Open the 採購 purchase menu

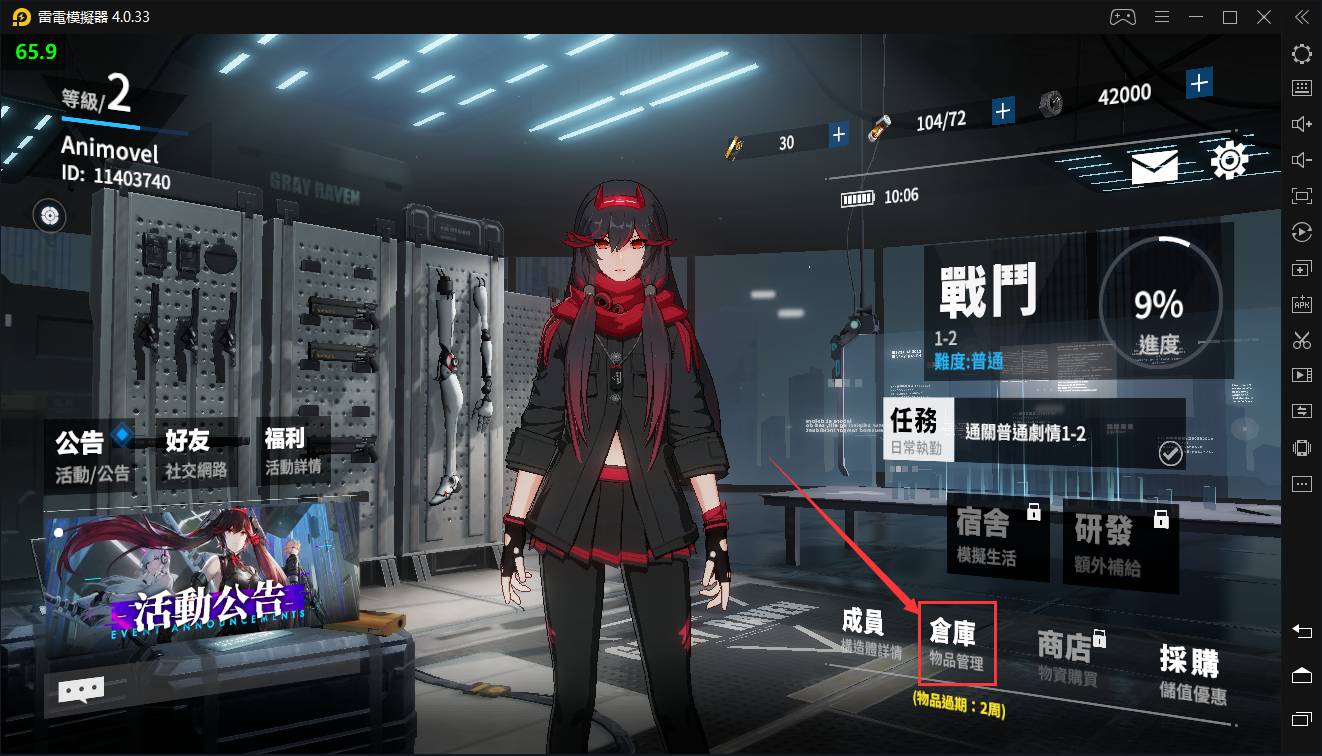1191,673
